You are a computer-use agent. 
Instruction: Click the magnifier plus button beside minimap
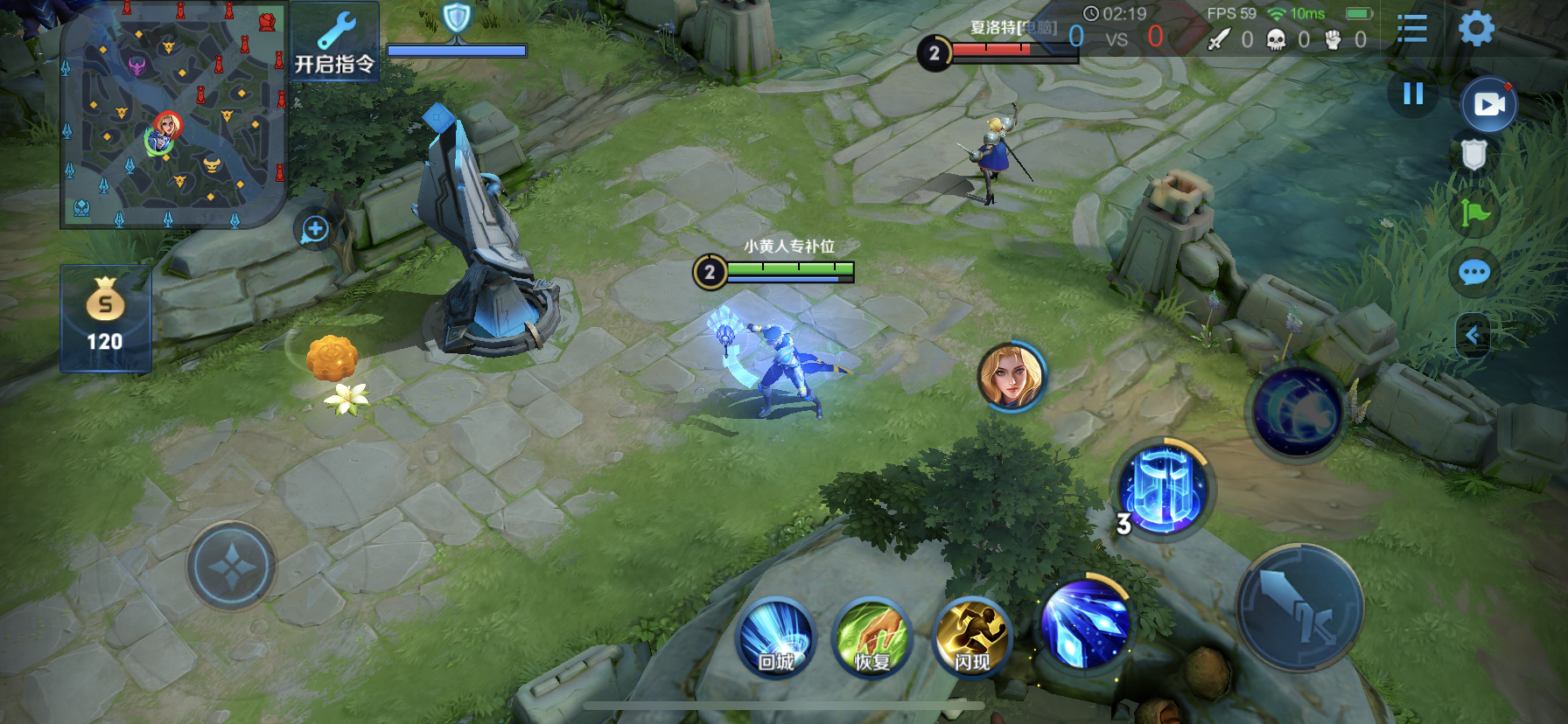click(314, 230)
